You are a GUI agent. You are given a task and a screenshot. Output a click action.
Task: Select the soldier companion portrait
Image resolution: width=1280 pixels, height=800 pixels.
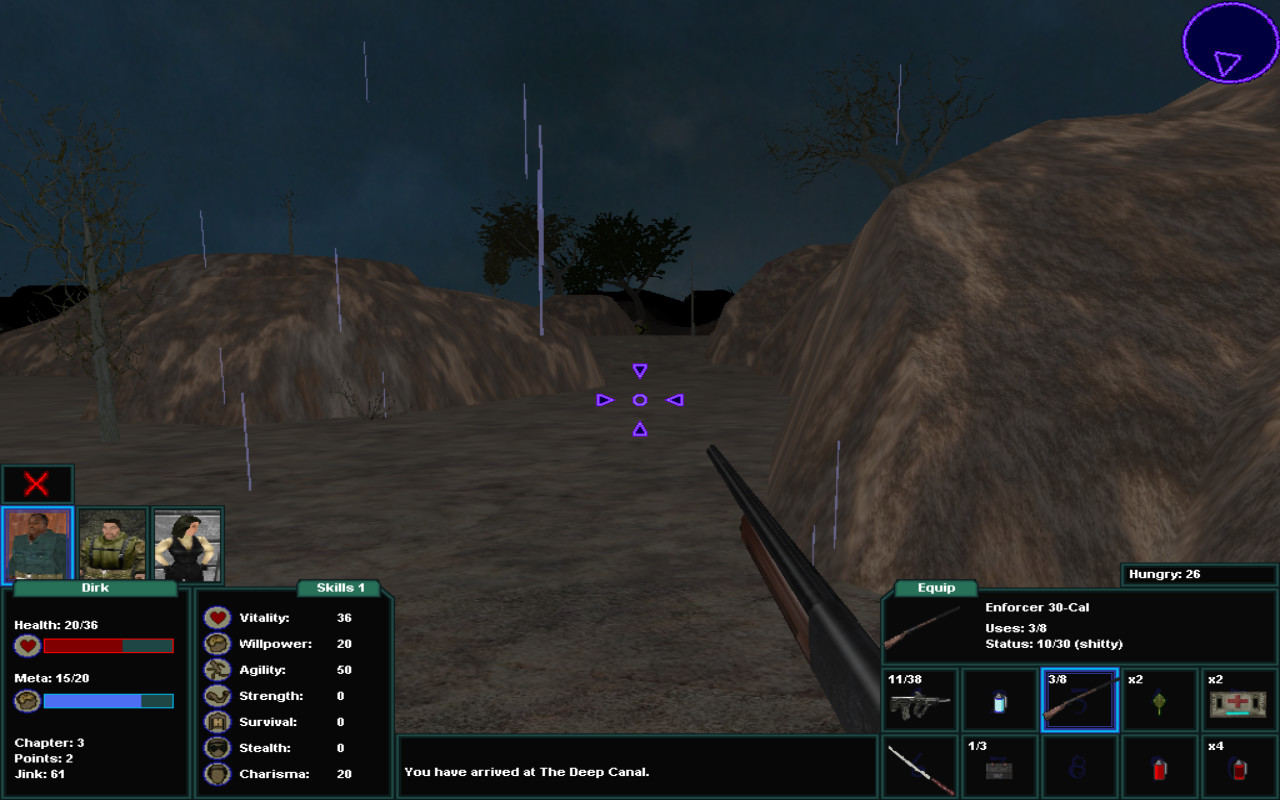pos(112,544)
